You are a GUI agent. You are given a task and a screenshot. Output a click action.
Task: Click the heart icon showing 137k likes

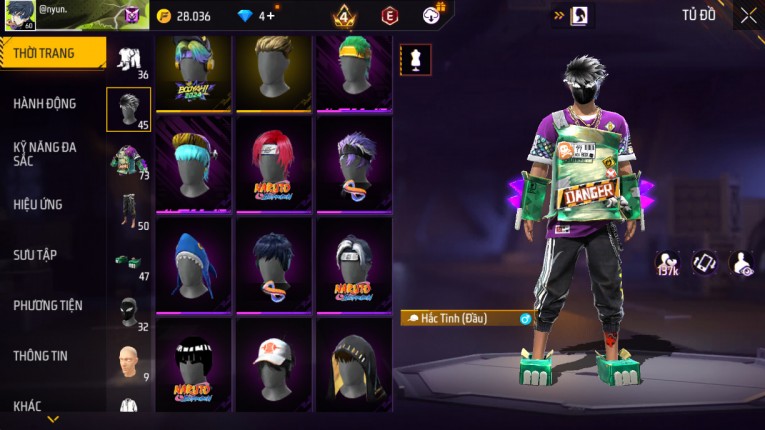(x=666, y=263)
